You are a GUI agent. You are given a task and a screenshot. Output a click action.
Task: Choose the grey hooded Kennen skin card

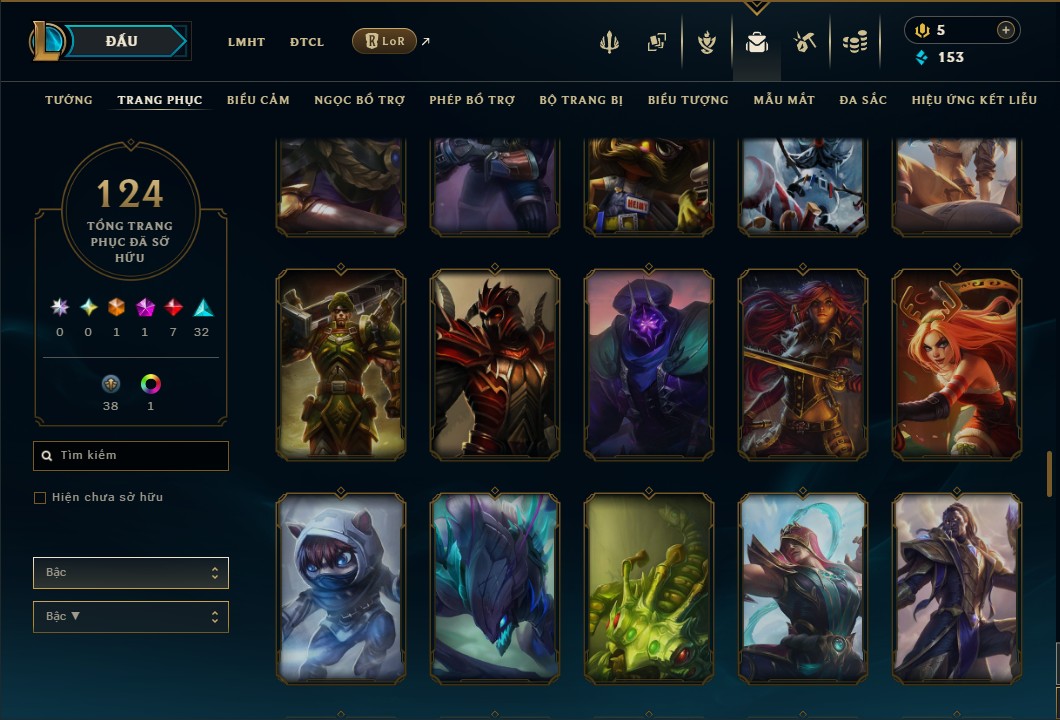tap(341, 588)
